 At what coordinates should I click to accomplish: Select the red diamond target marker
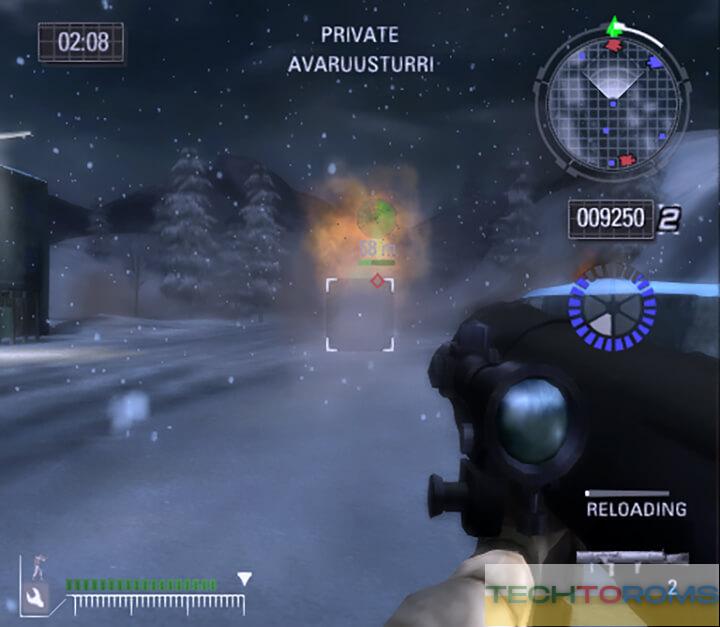click(x=377, y=281)
